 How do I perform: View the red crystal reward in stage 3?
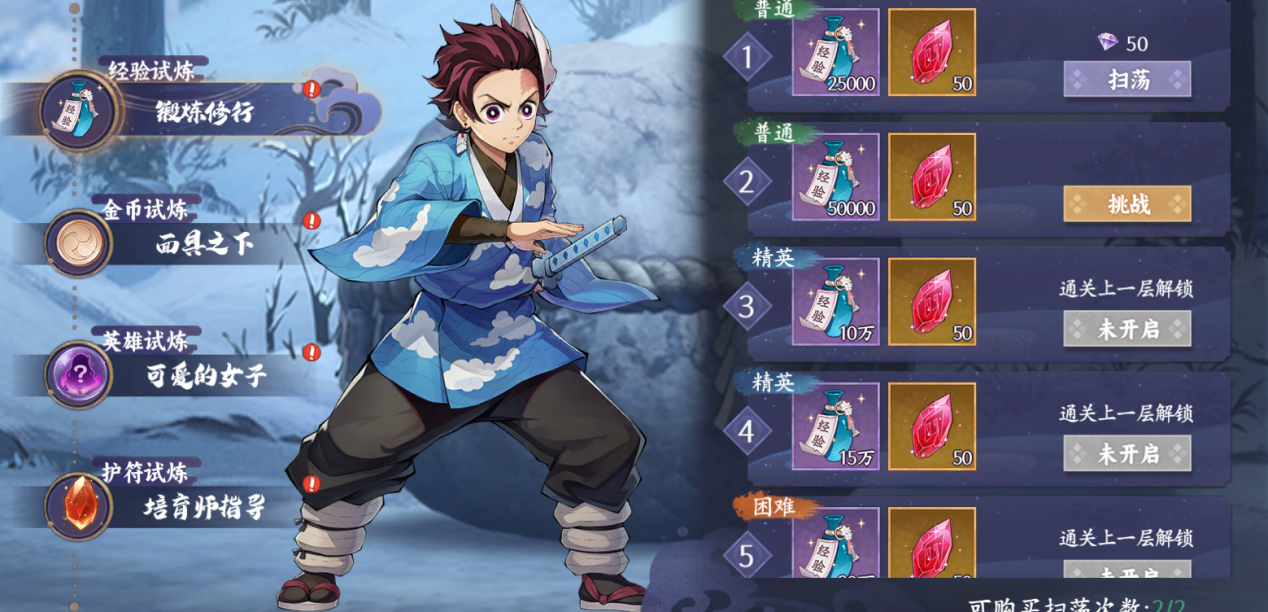coord(932,302)
